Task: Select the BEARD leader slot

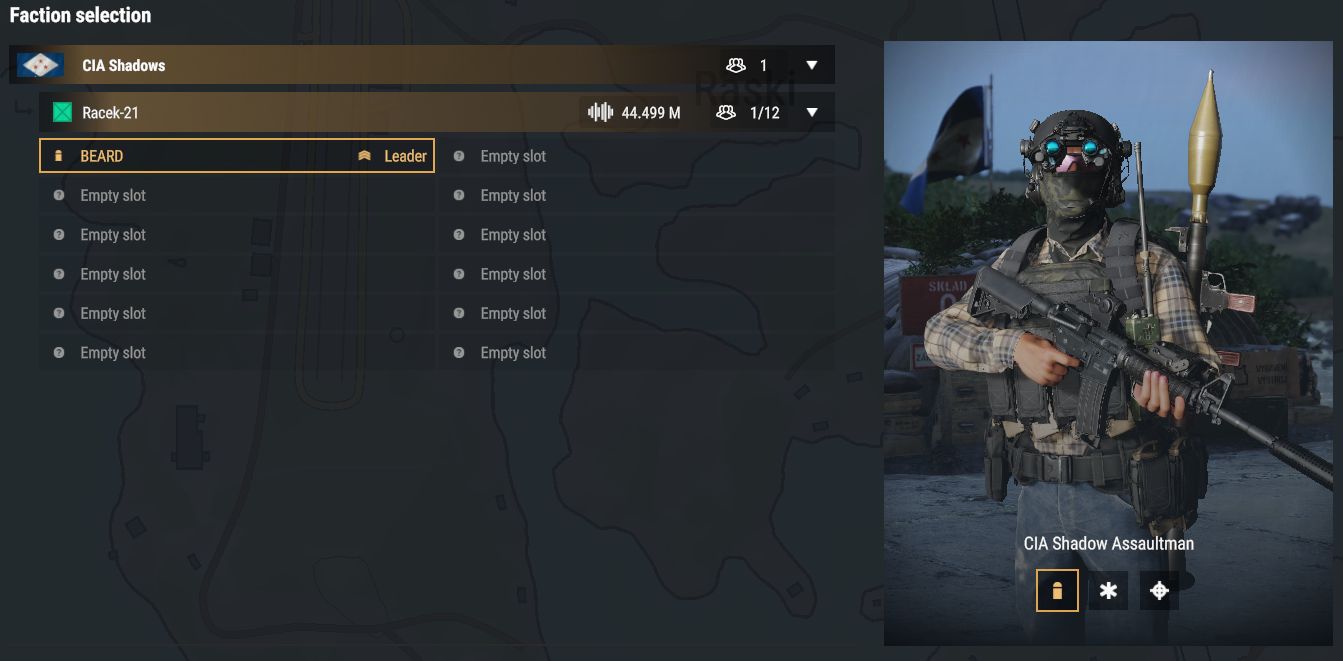Action: [236, 156]
